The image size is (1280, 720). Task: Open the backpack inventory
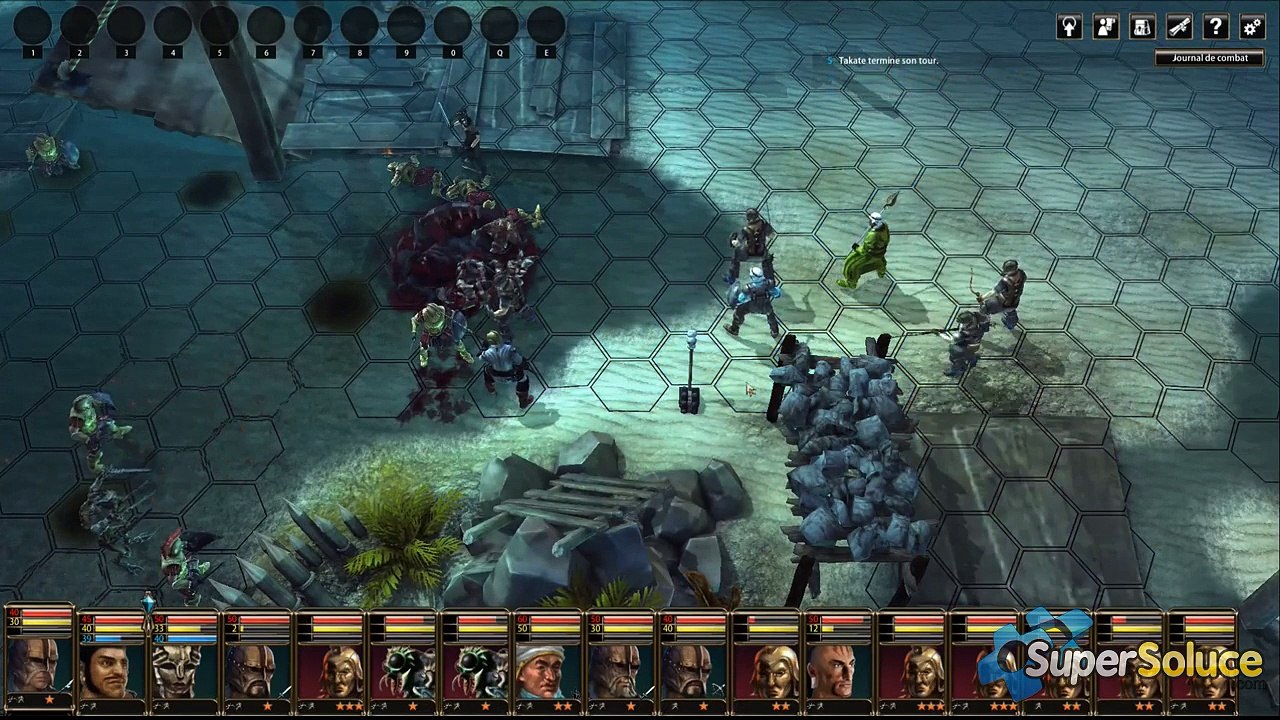[x=1143, y=27]
